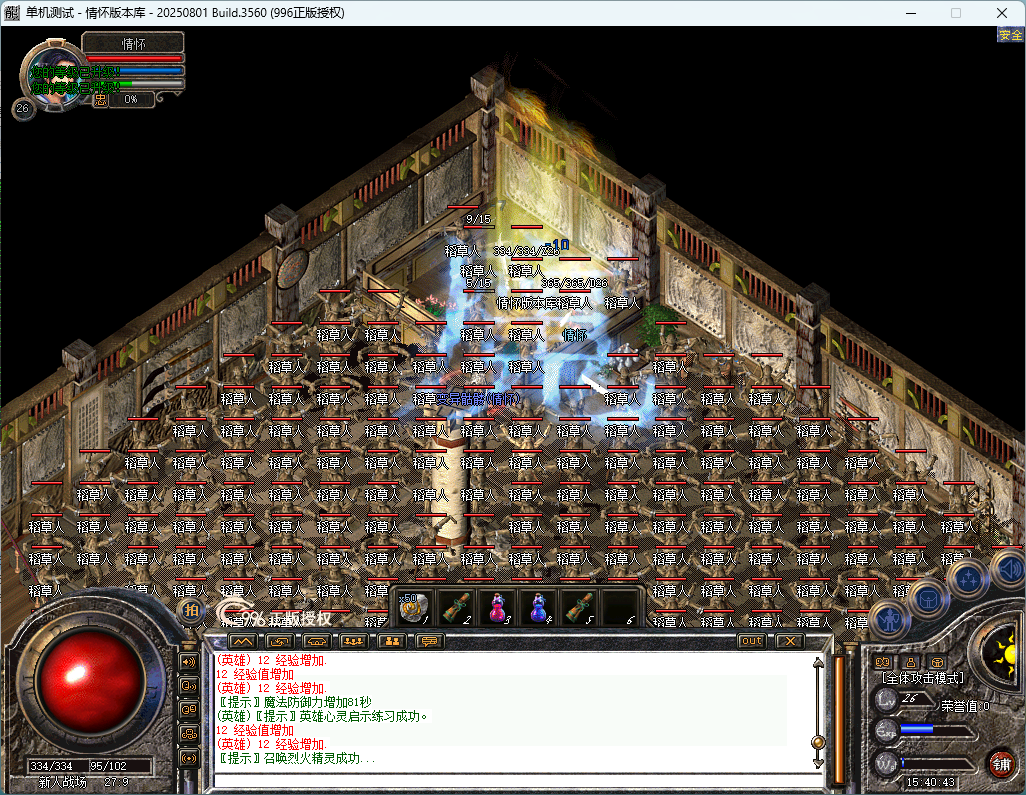Toggle the sound speaker round button
The image size is (1026, 795).
[1008, 570]
